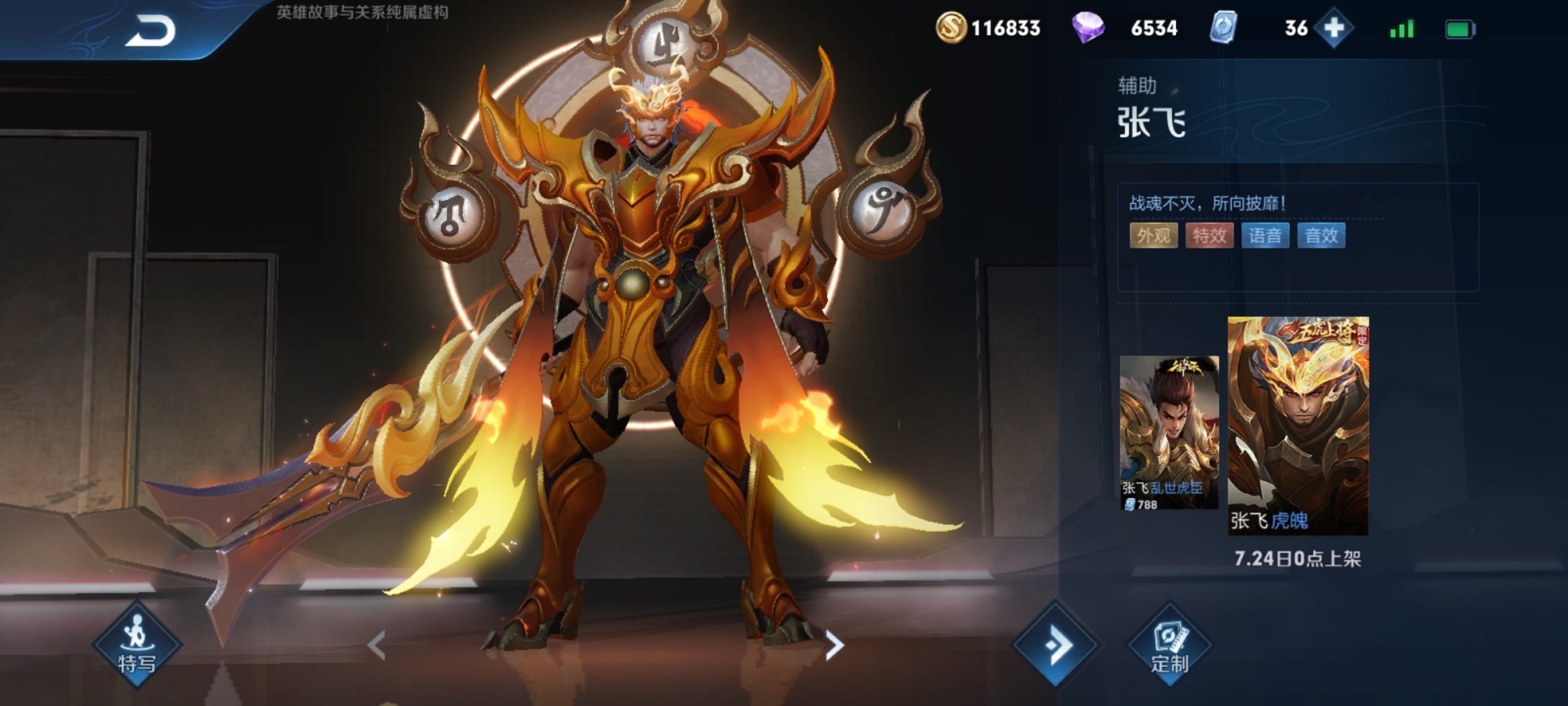
Task: Tap the gold coin currency icon
Action: (951, 28)
